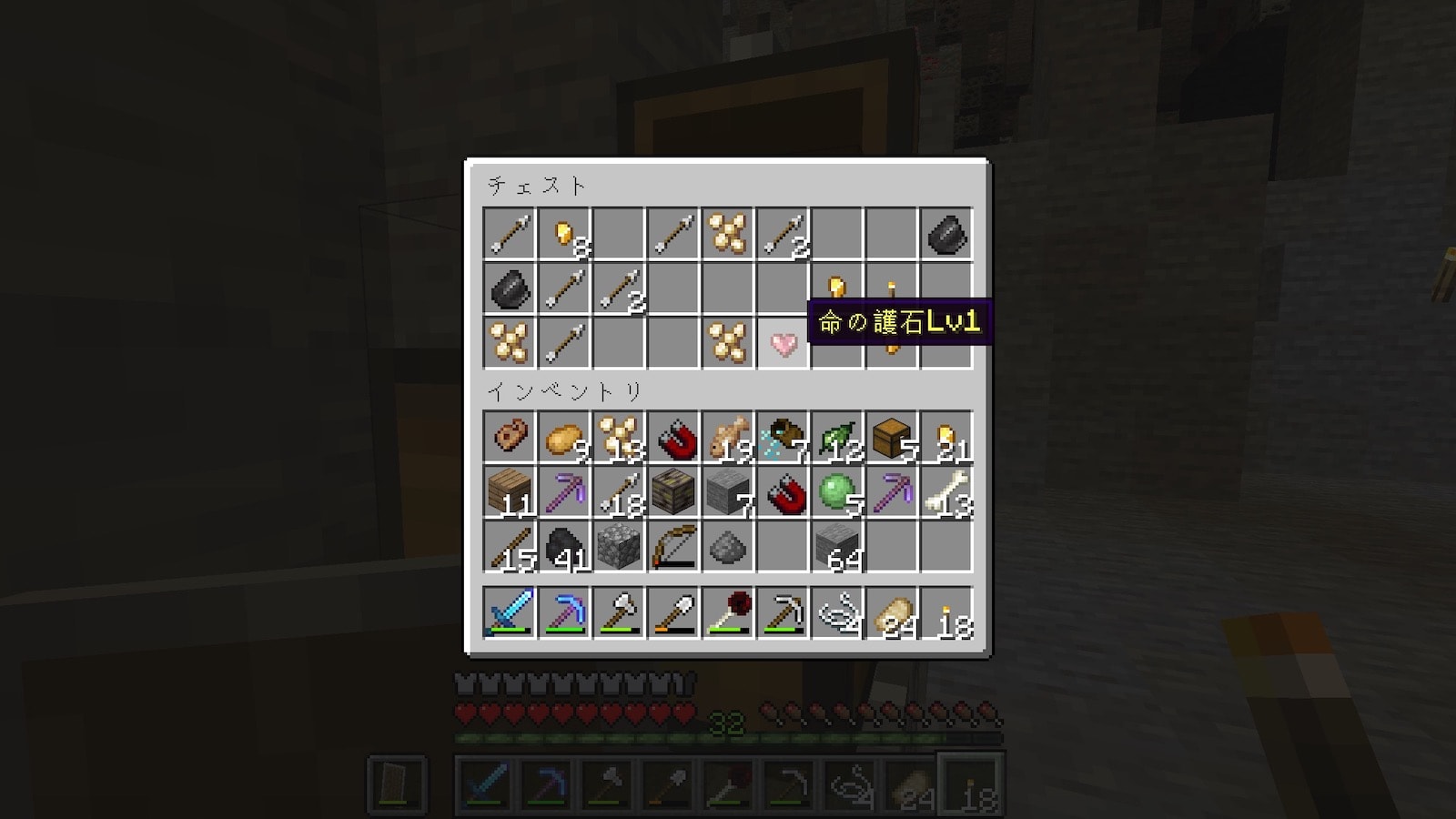The height and width of the screenshot is (819, 1456).
Task: Select the stack of 64 stone bricks
Action: click(837, 546)
